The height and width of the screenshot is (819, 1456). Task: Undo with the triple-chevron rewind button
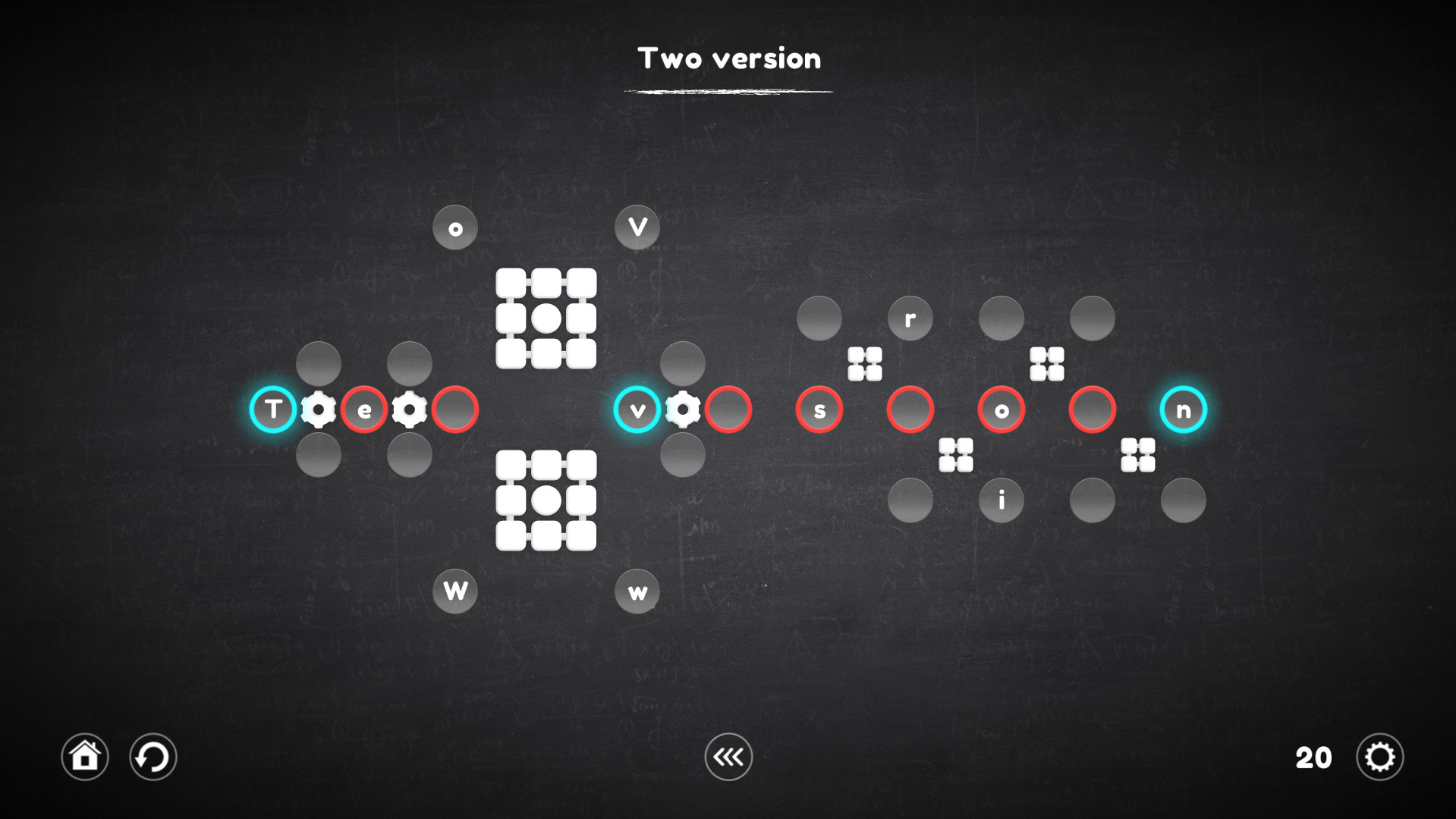tap(728, 756)
